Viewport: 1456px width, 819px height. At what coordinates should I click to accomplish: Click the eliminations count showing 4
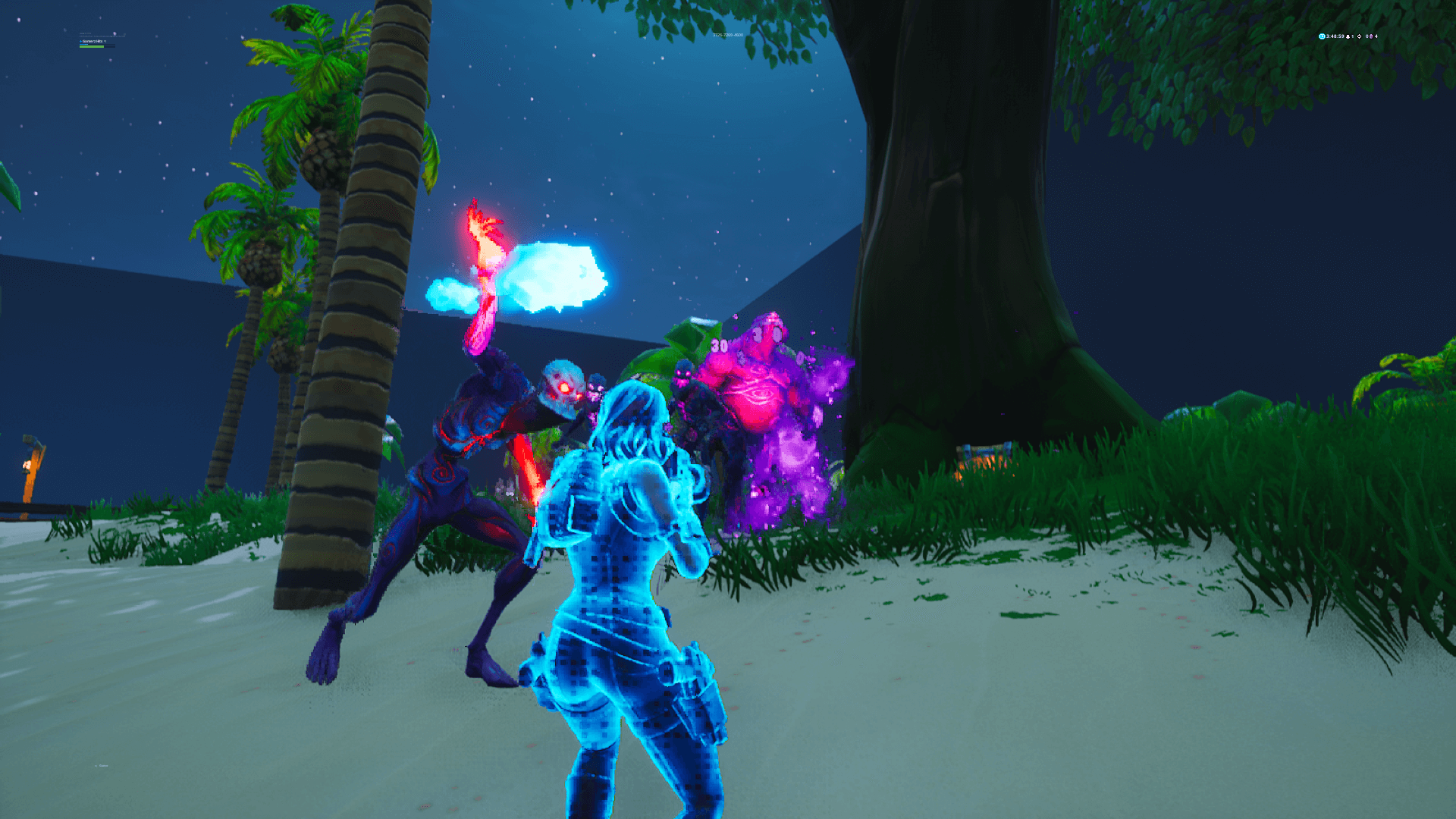point(1378,36)
